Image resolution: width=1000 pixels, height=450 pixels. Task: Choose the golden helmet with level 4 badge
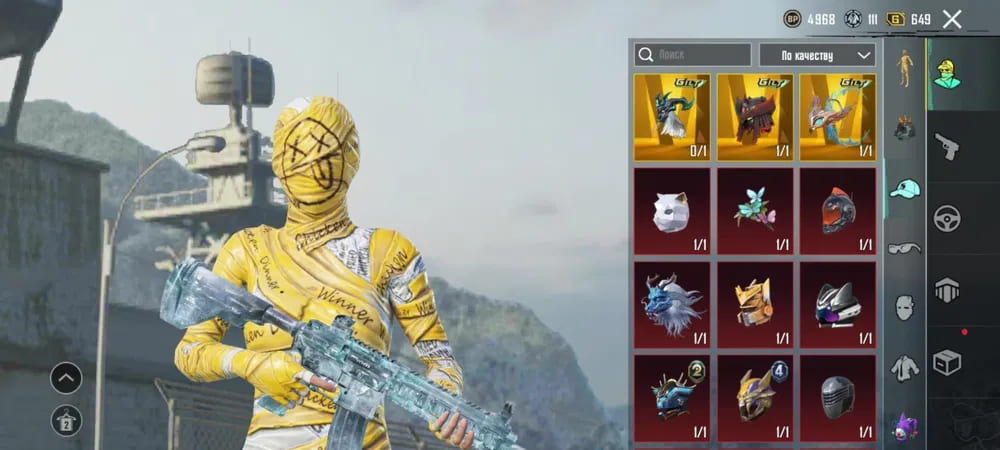[755, 398]
